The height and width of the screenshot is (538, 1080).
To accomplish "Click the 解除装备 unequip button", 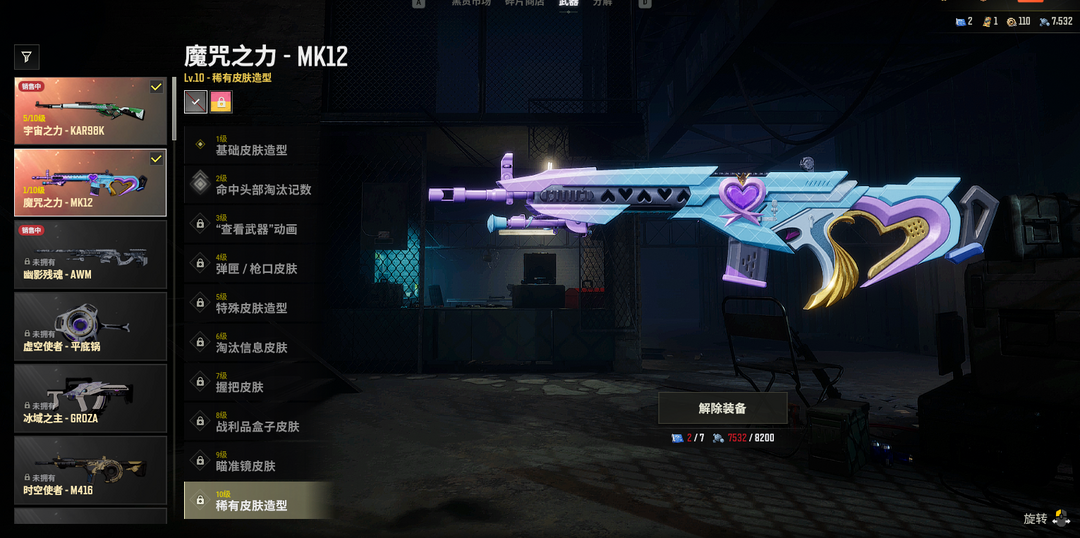I will click(x=722, y=408).
